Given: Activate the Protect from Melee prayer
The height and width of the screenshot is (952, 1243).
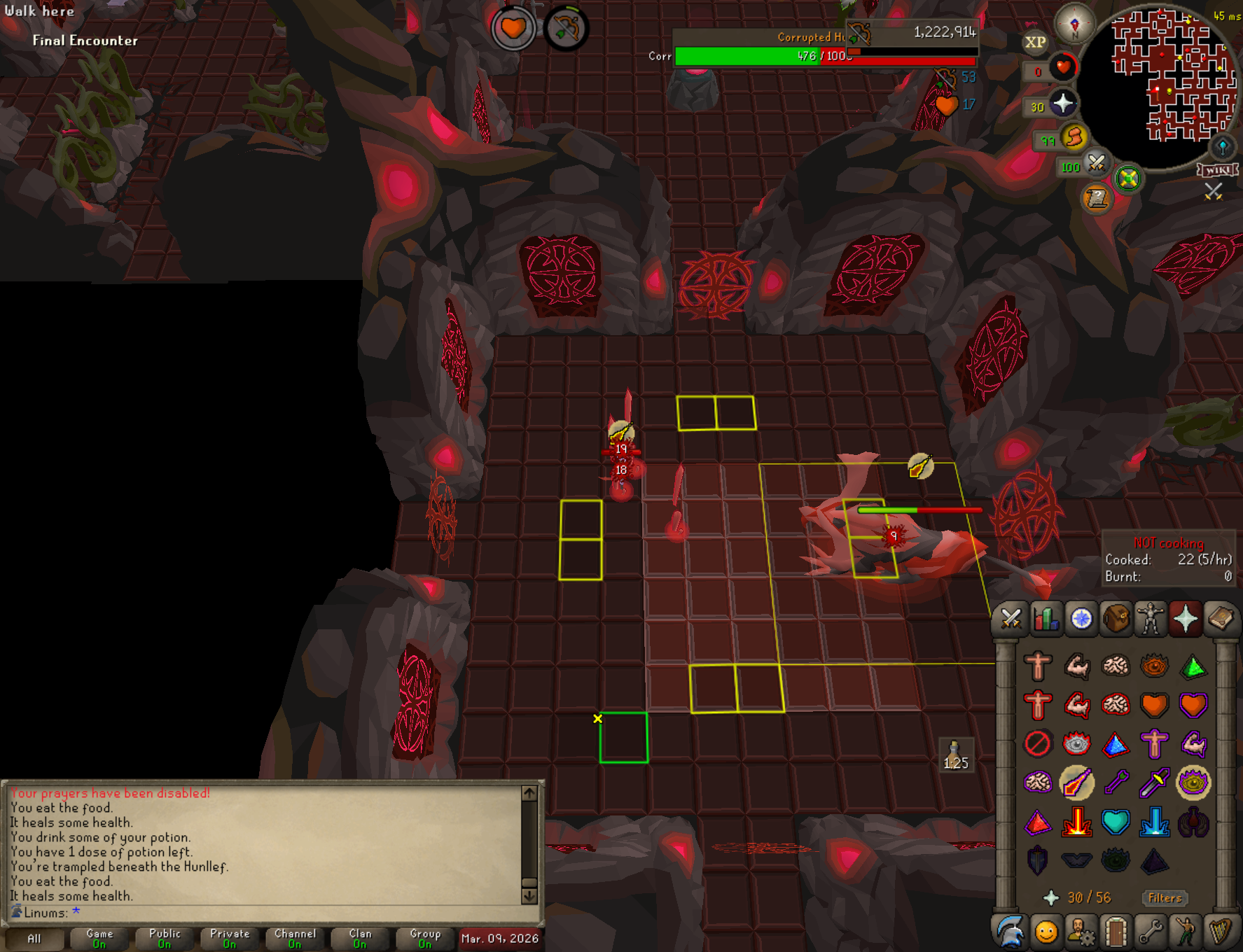Looking at the screenshot, I should coord(1155,783).
